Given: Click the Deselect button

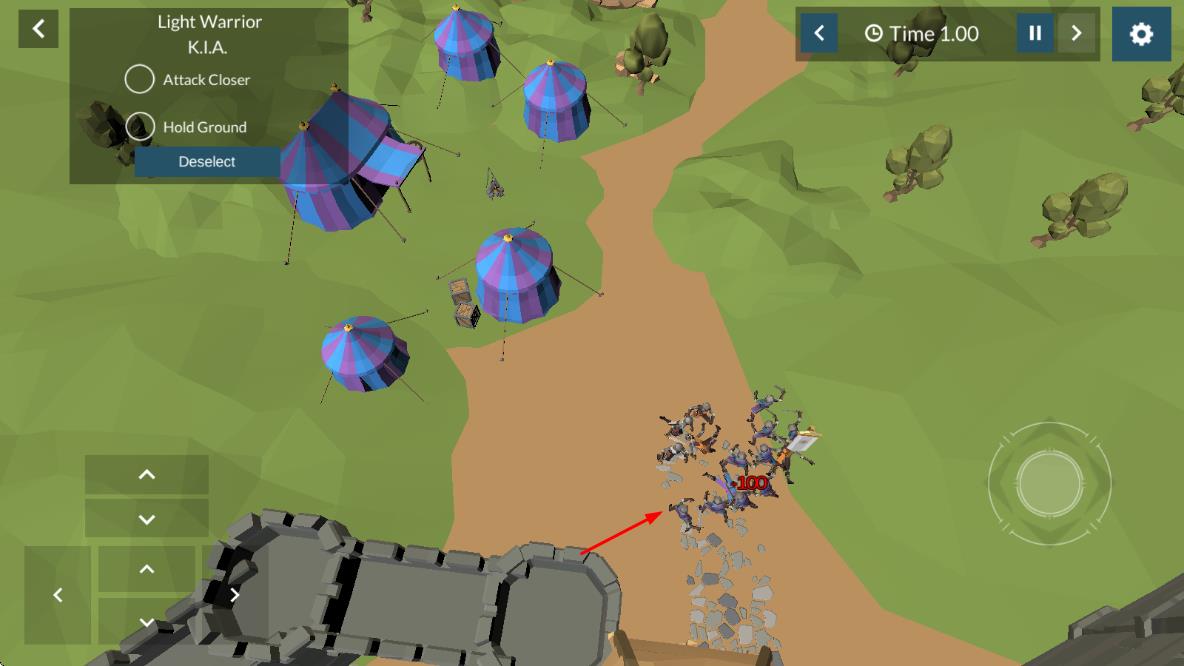Looking at the screenshot, I should (207, 162).
